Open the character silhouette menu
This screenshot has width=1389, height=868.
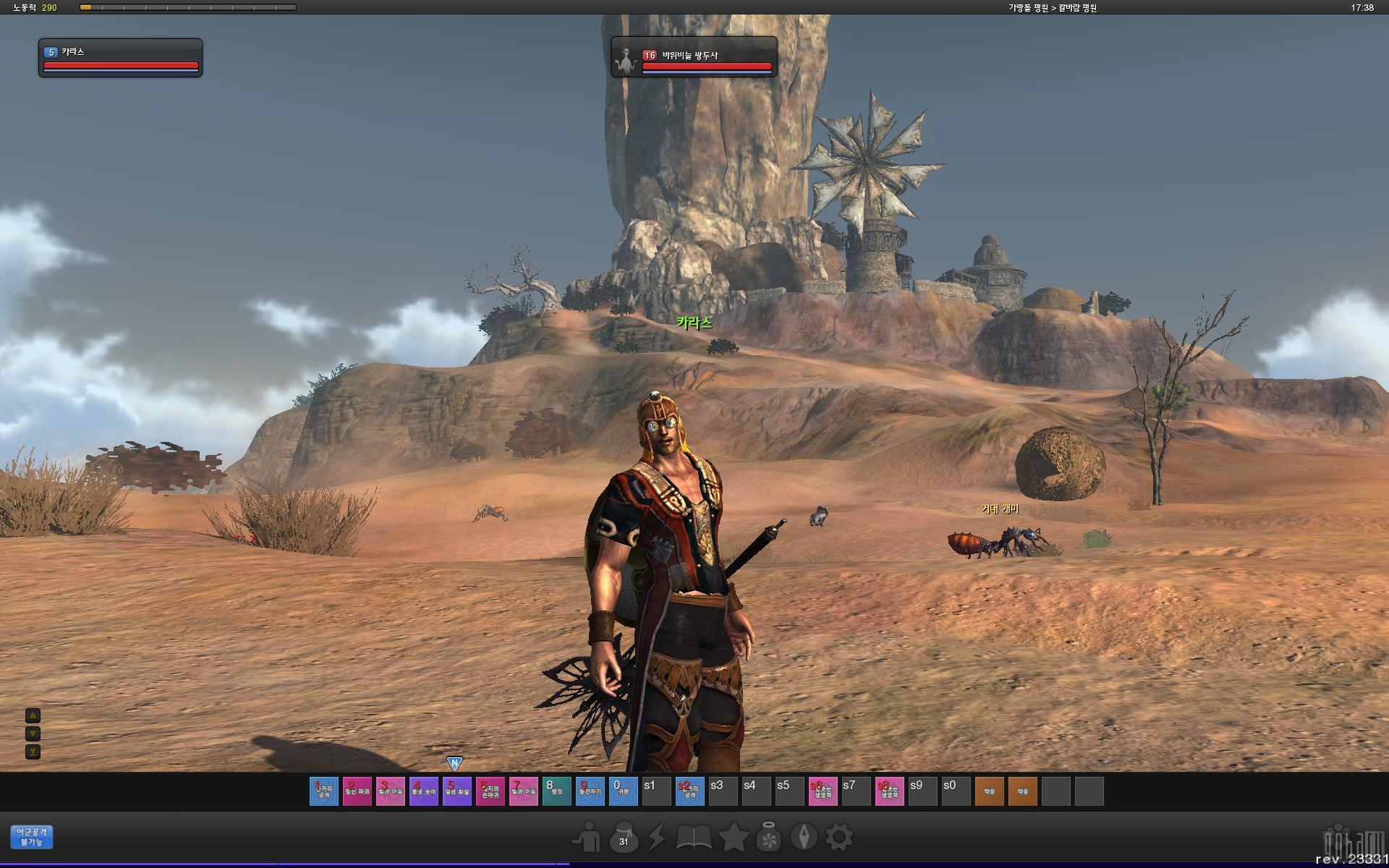587,838
